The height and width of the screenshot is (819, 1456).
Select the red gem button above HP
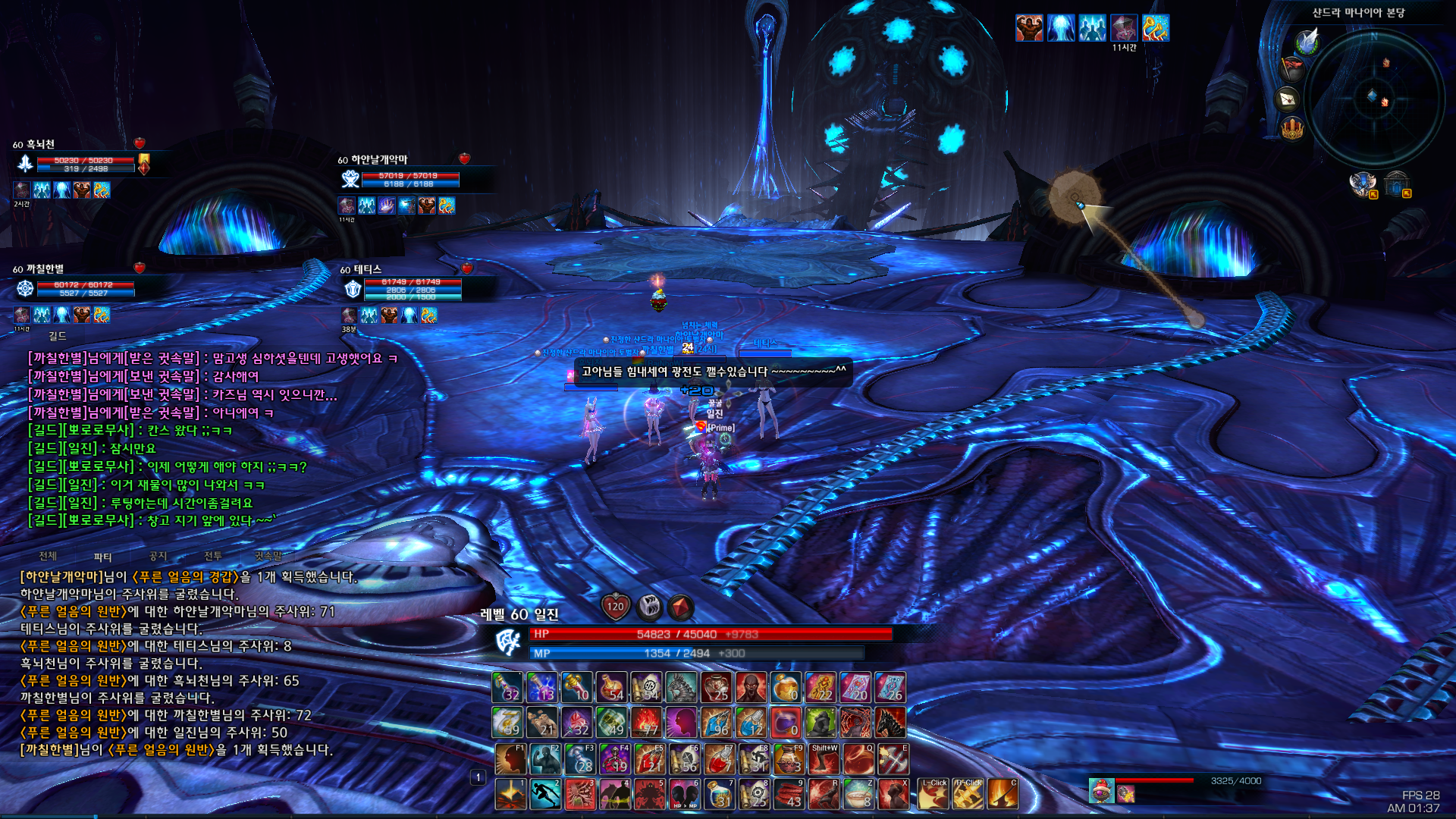[x=680, y=607]
